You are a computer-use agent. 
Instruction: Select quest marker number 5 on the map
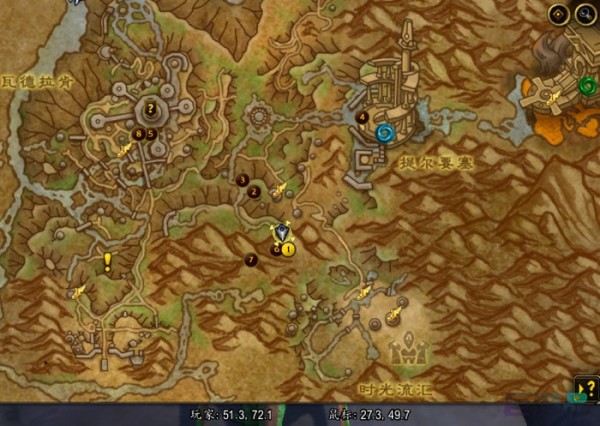click(151, 133)
